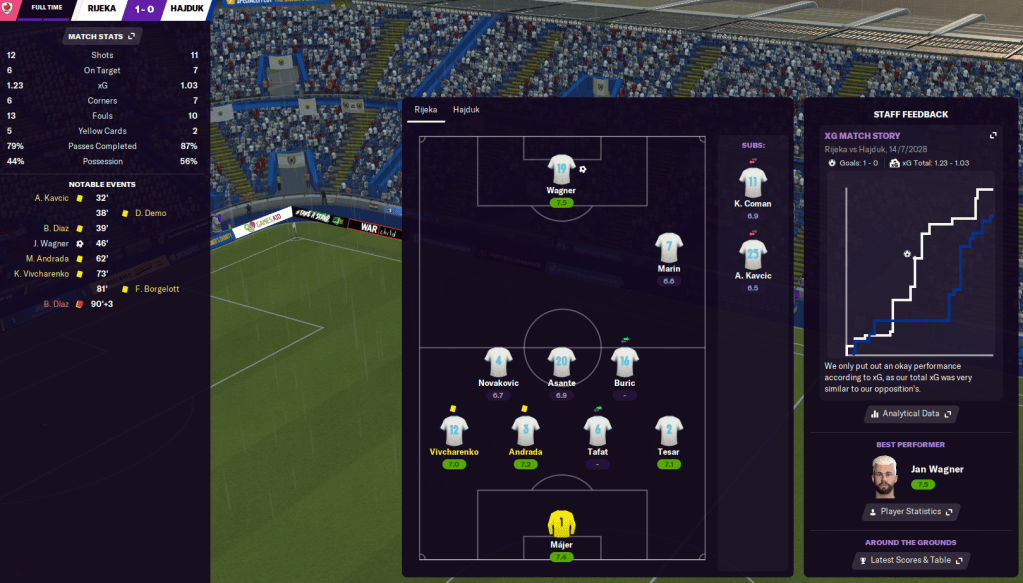
Task: Open the Match Stats expanded view
Action: (102, 37)
